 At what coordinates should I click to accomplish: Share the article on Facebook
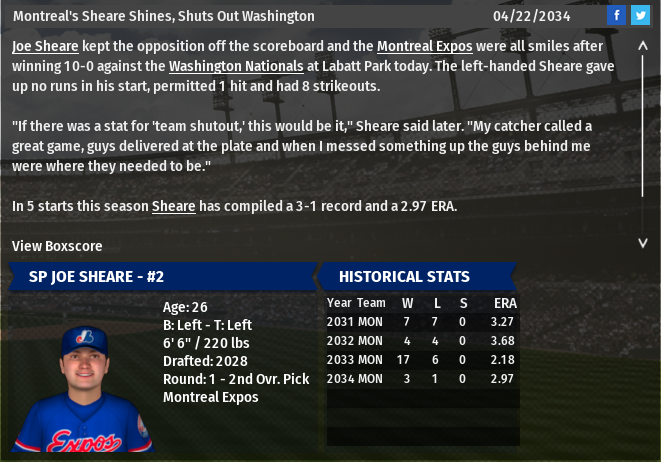click(x=616, y=15)
